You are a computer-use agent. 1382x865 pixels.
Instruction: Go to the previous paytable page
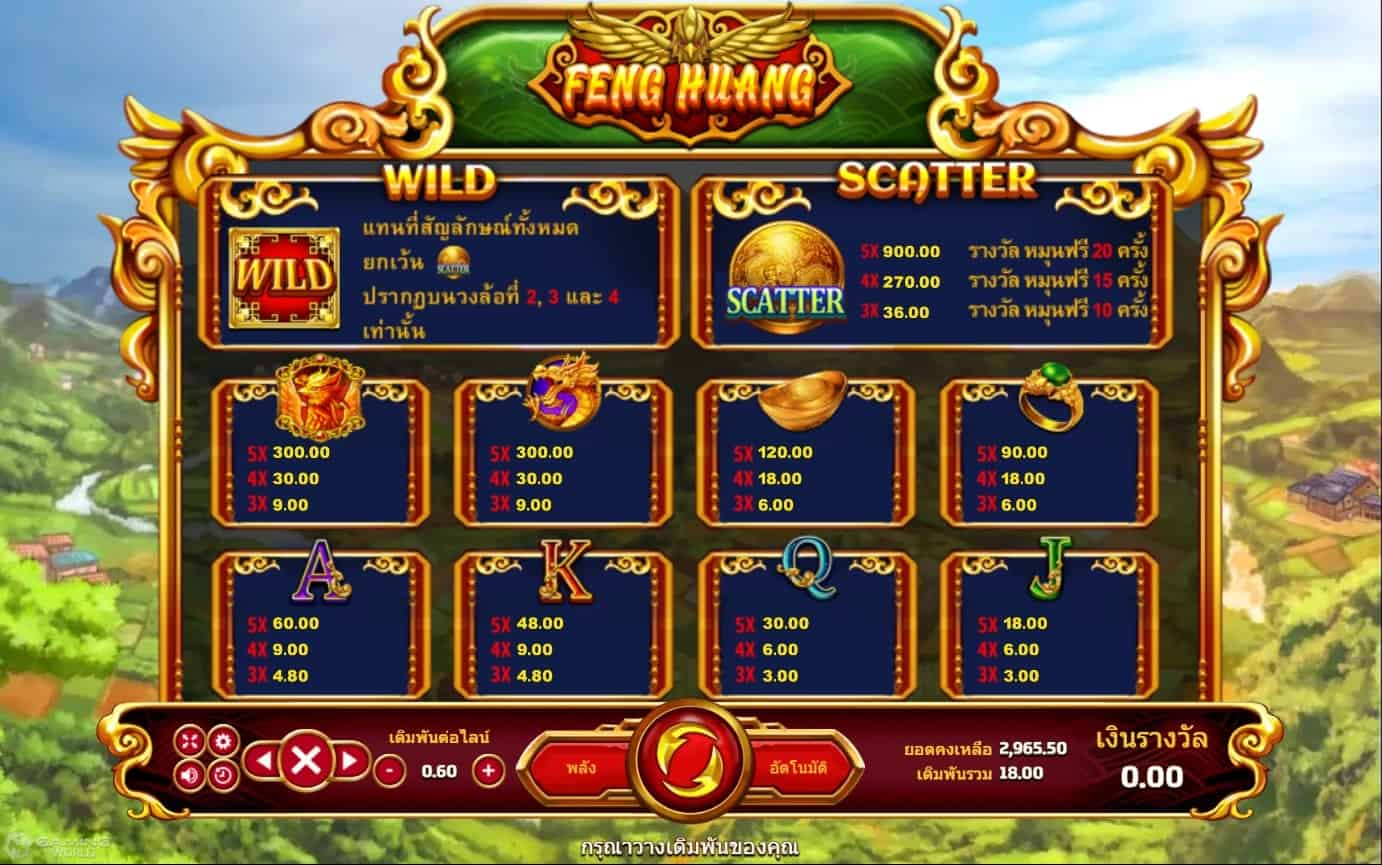coord(262,762)
